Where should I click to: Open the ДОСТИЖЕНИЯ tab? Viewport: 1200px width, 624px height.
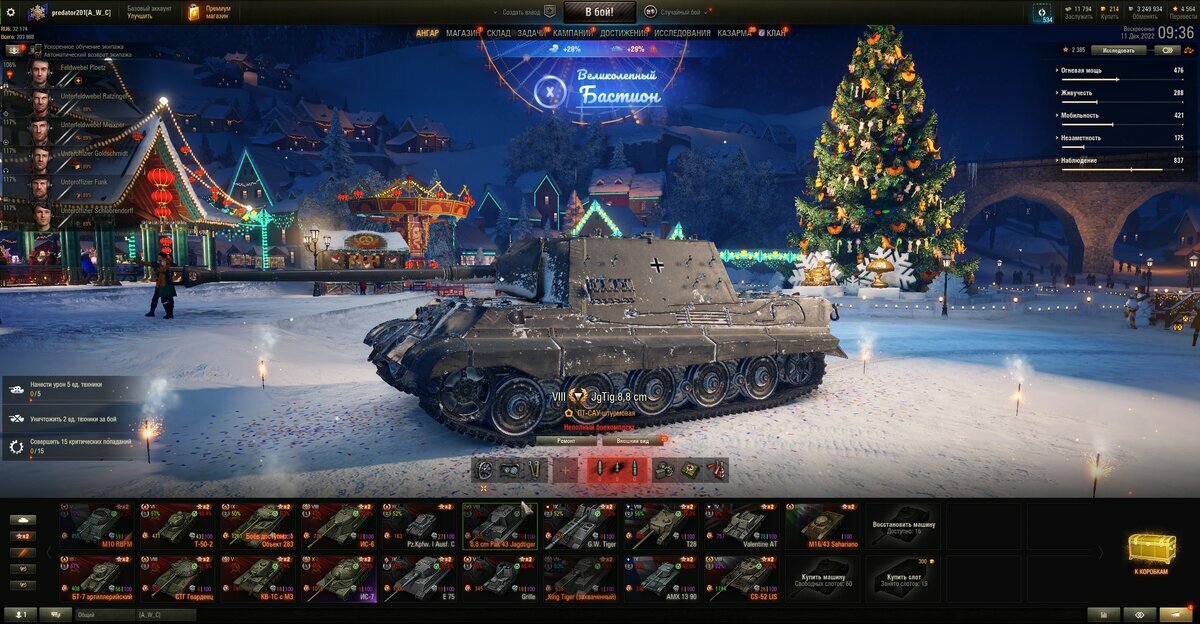(623, 33)
